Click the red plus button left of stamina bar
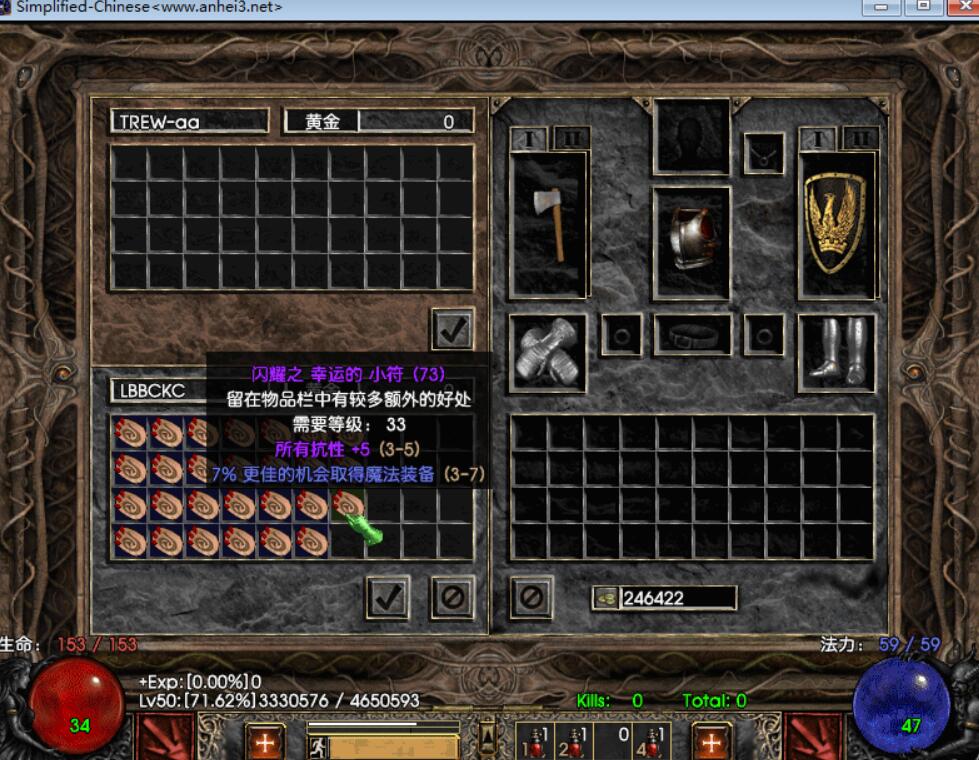This screenshot has height=760, width=979. click(x=265, y=743)
